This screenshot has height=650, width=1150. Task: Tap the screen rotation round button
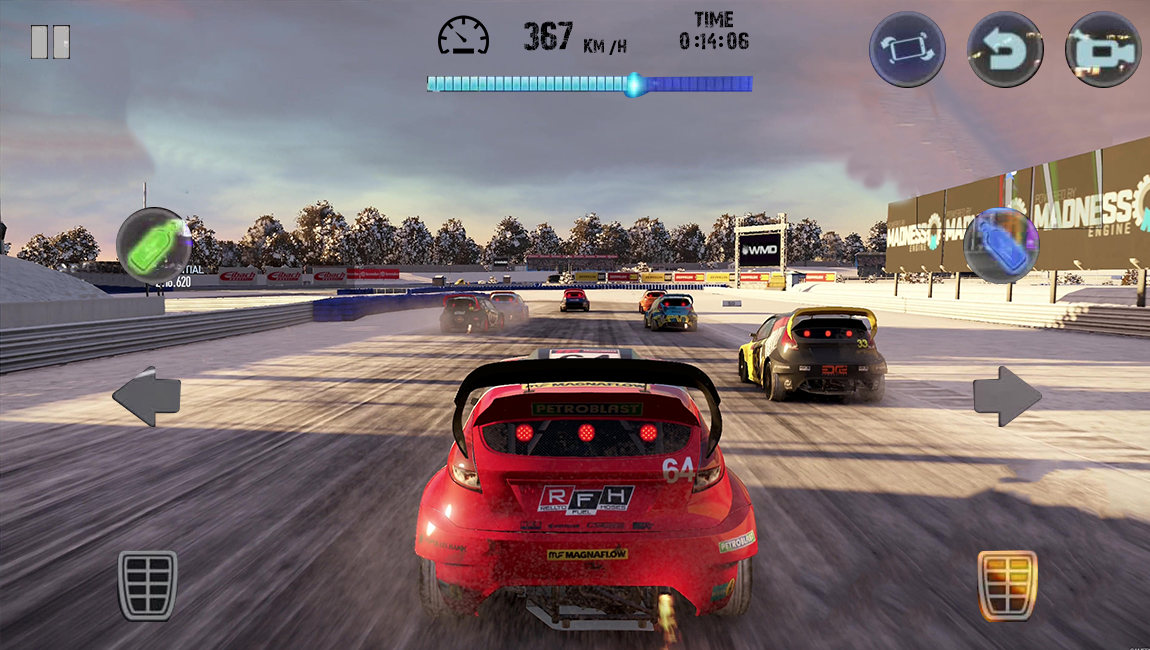click(907, 49)
